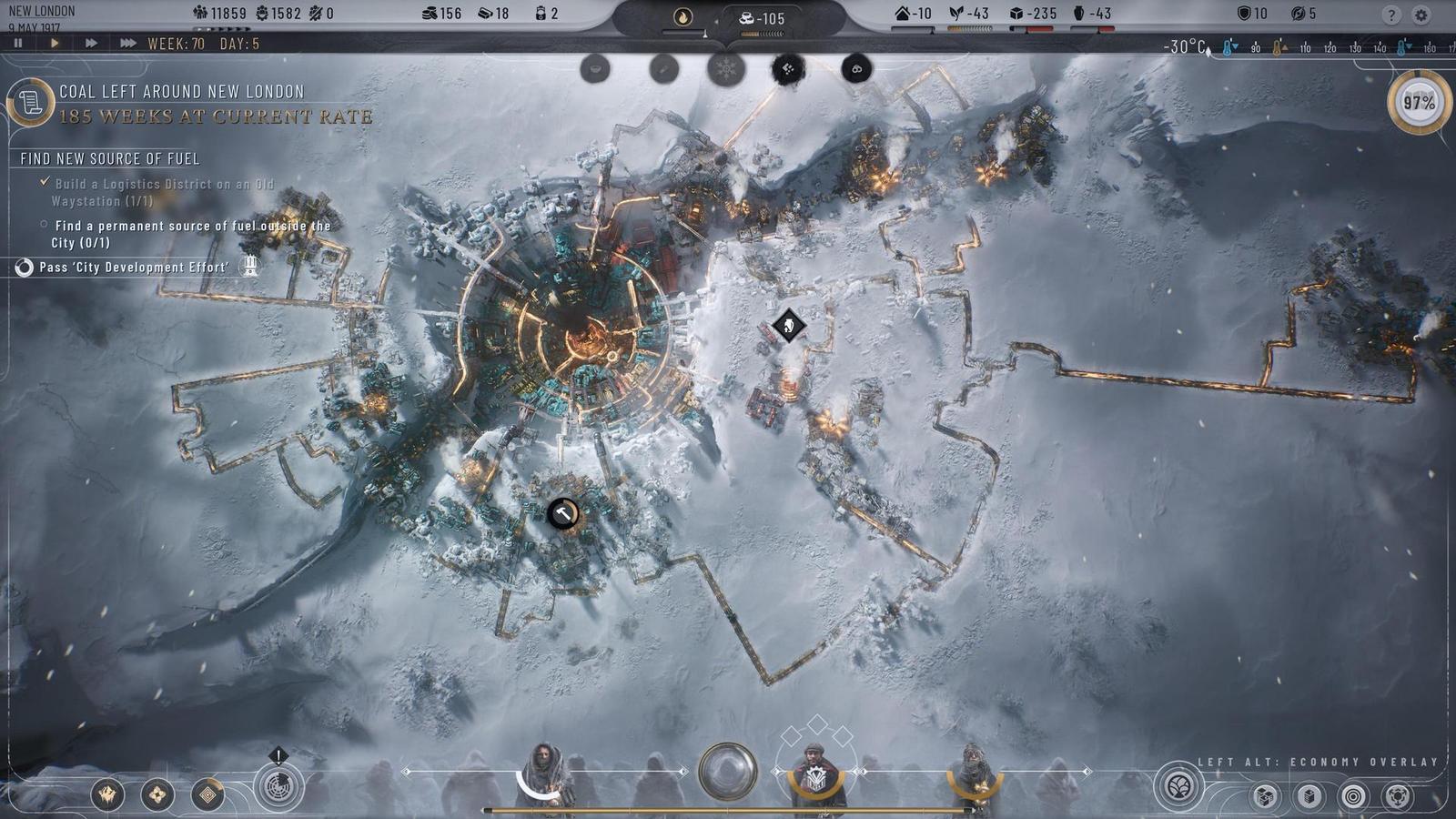Click the help question mark button
The height and width of the screenshot is (819, 1456).
1390,15
